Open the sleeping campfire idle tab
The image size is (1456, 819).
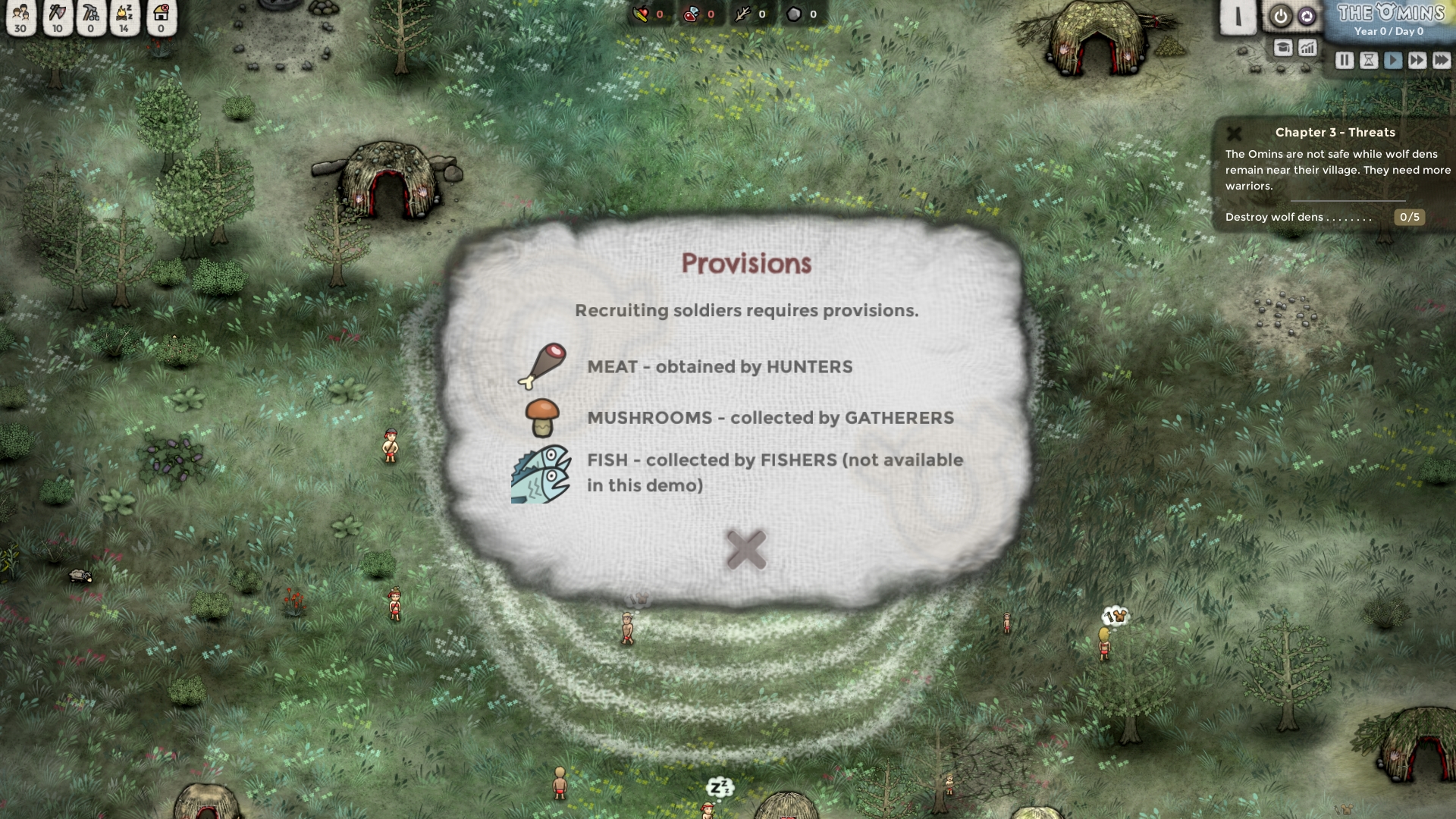coord(124,17)
